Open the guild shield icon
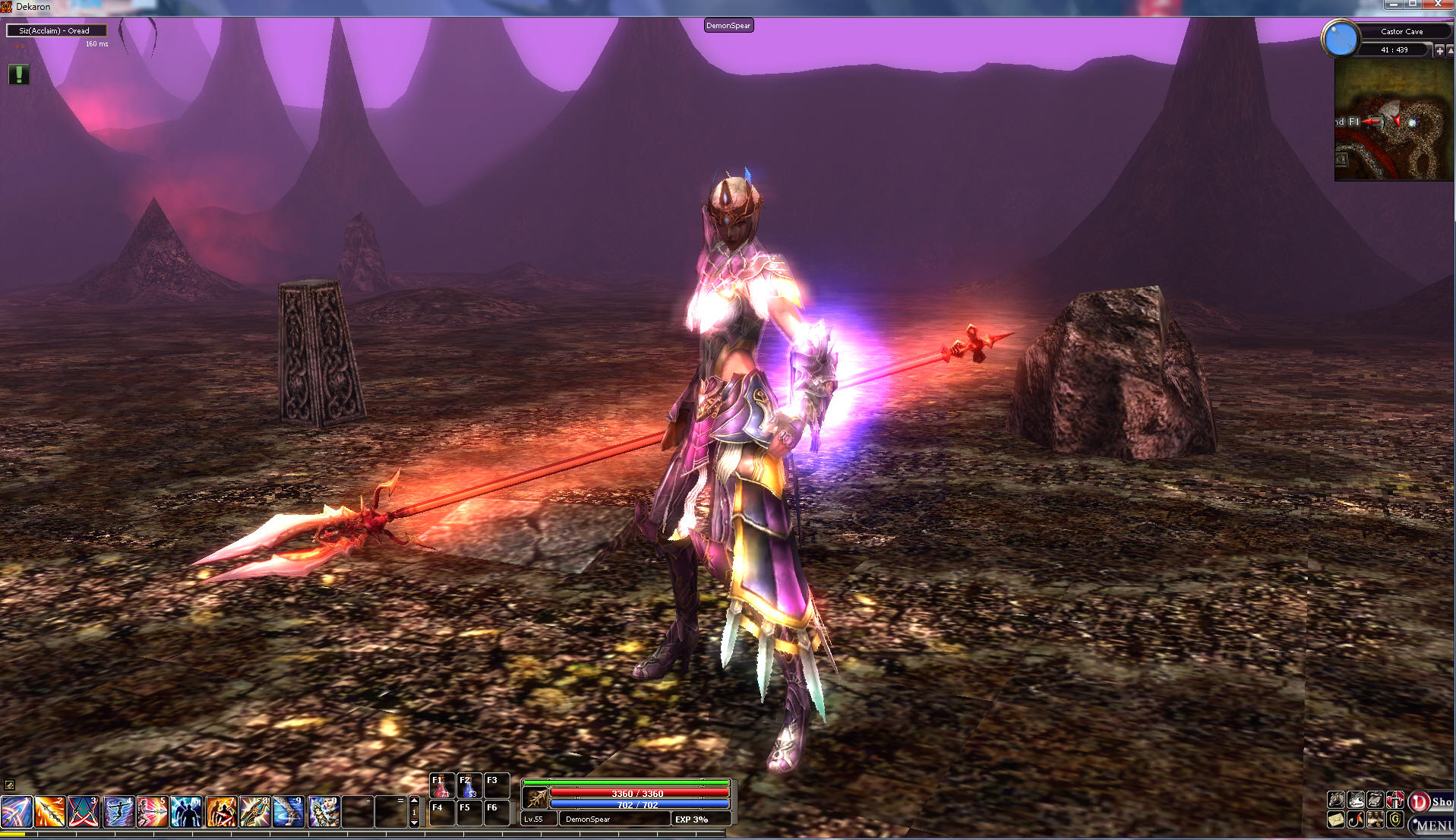 coord(1395,820)
